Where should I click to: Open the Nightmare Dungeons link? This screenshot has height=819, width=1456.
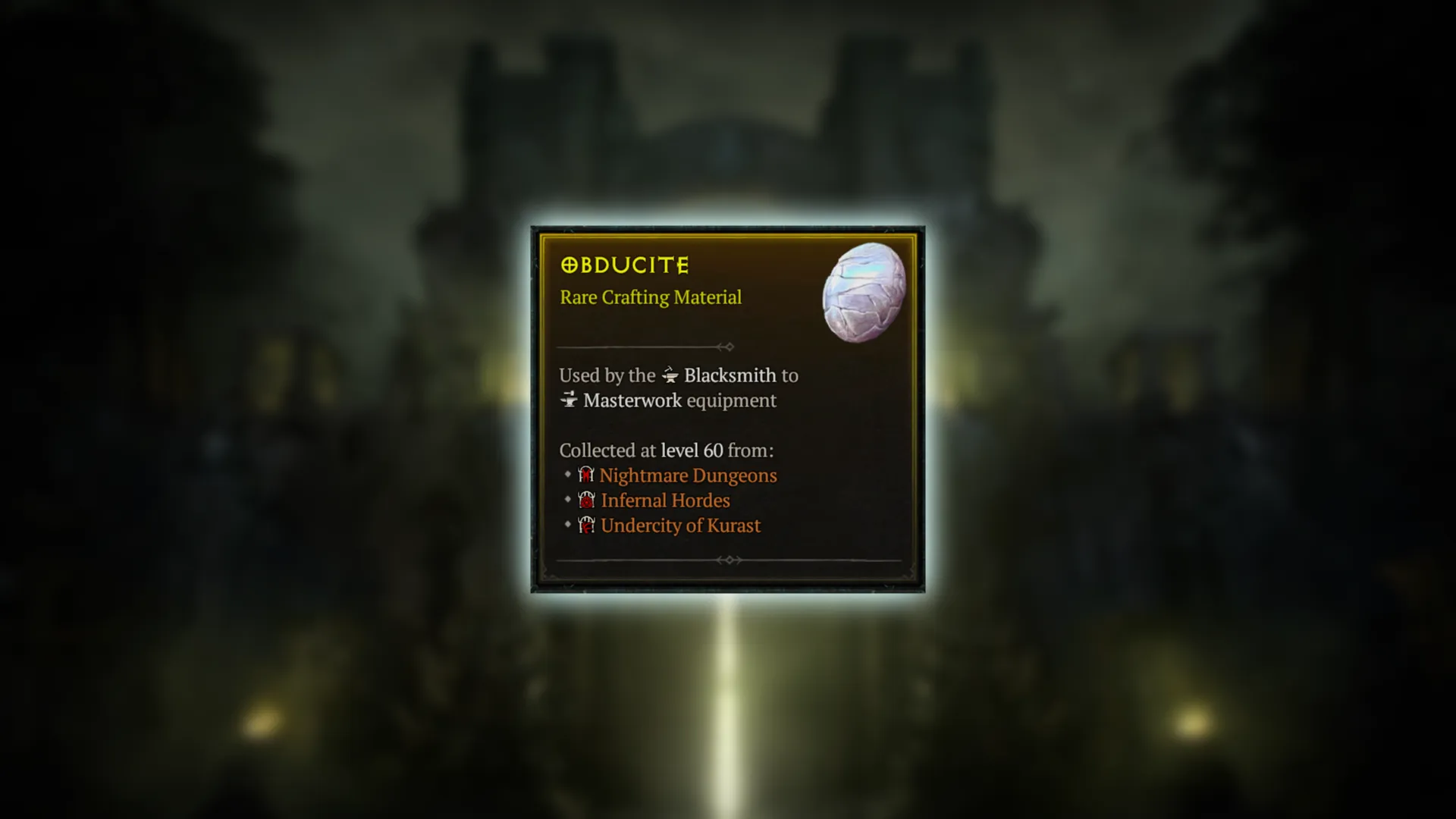(x=688, y=475)
